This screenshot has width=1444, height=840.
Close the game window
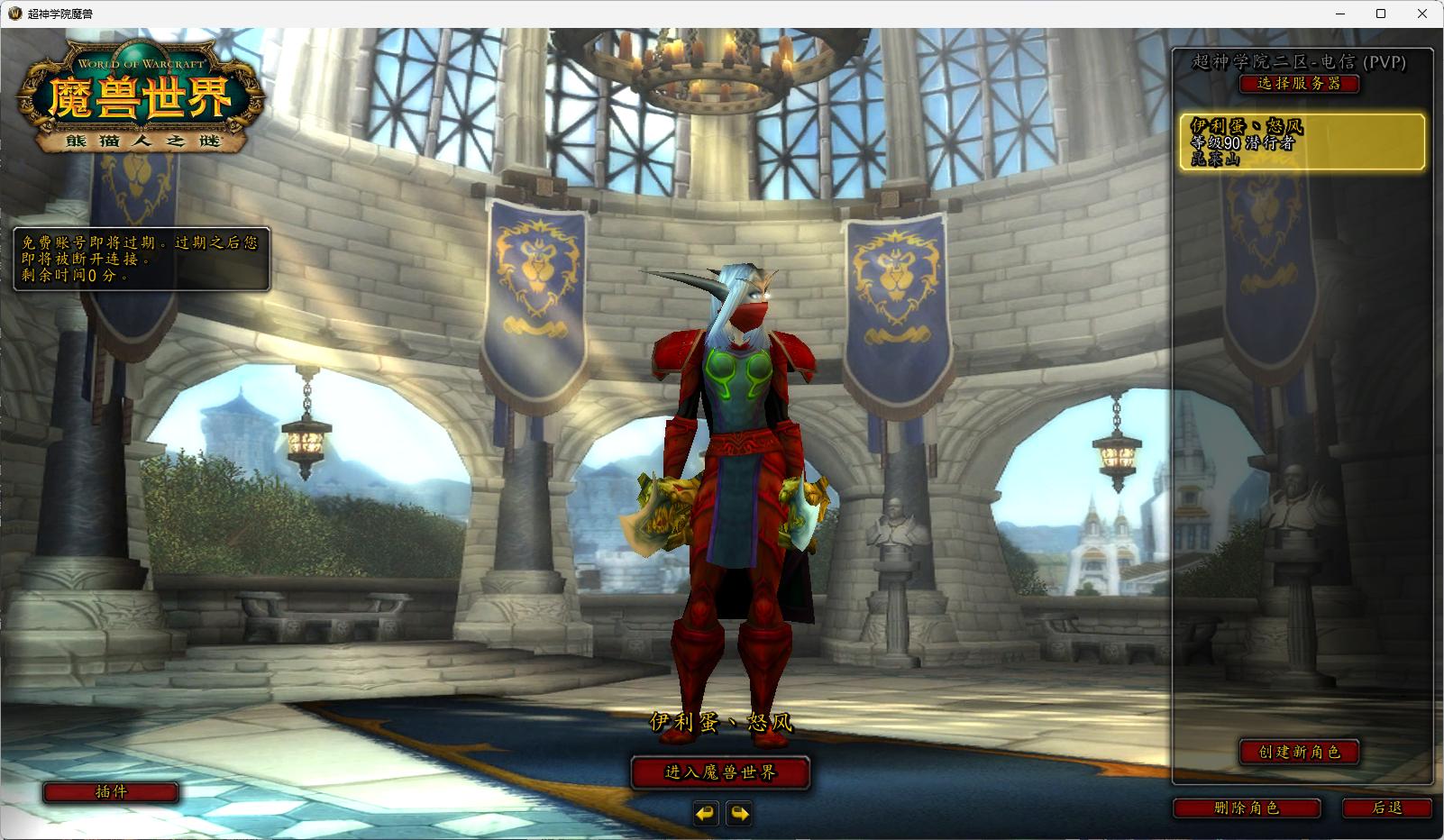[1422, 14]
